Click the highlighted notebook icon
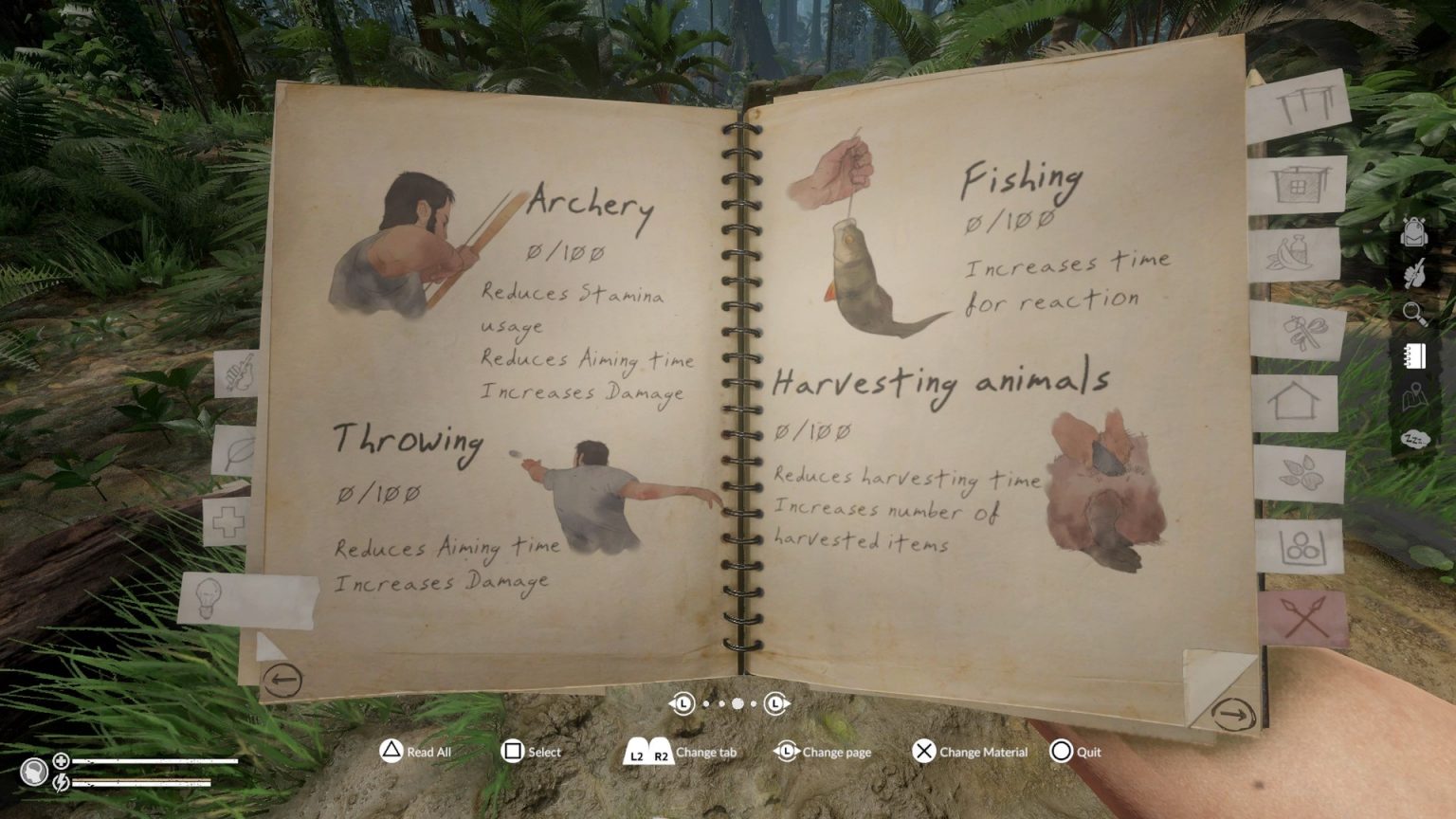 click(1414, 355)
